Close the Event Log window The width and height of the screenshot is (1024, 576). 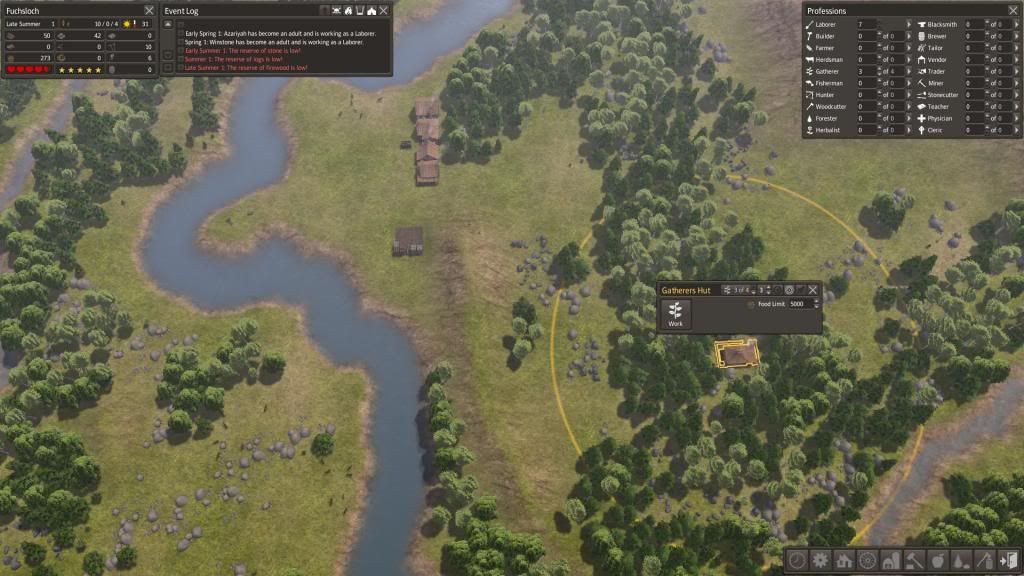pos(385,10)
